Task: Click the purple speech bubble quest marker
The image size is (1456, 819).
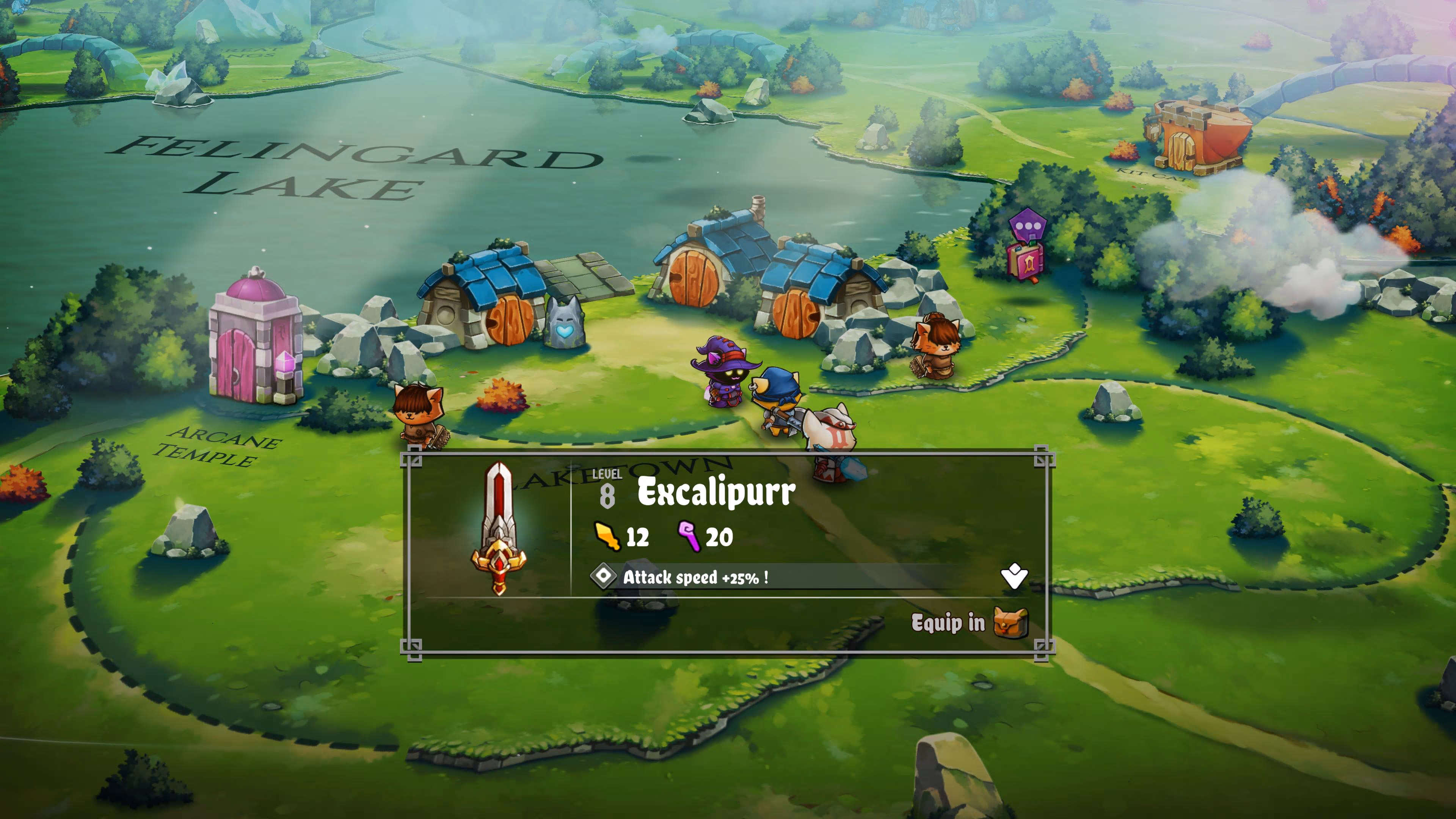Action: (x=1028, y=227)
